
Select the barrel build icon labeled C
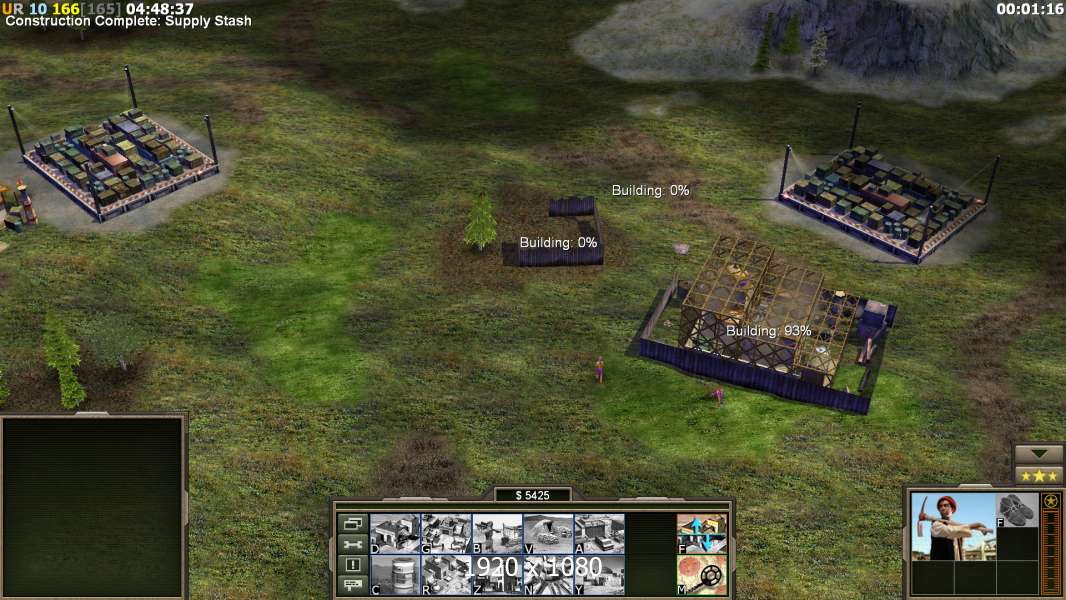pyautogui.click(x=395, y=575)
